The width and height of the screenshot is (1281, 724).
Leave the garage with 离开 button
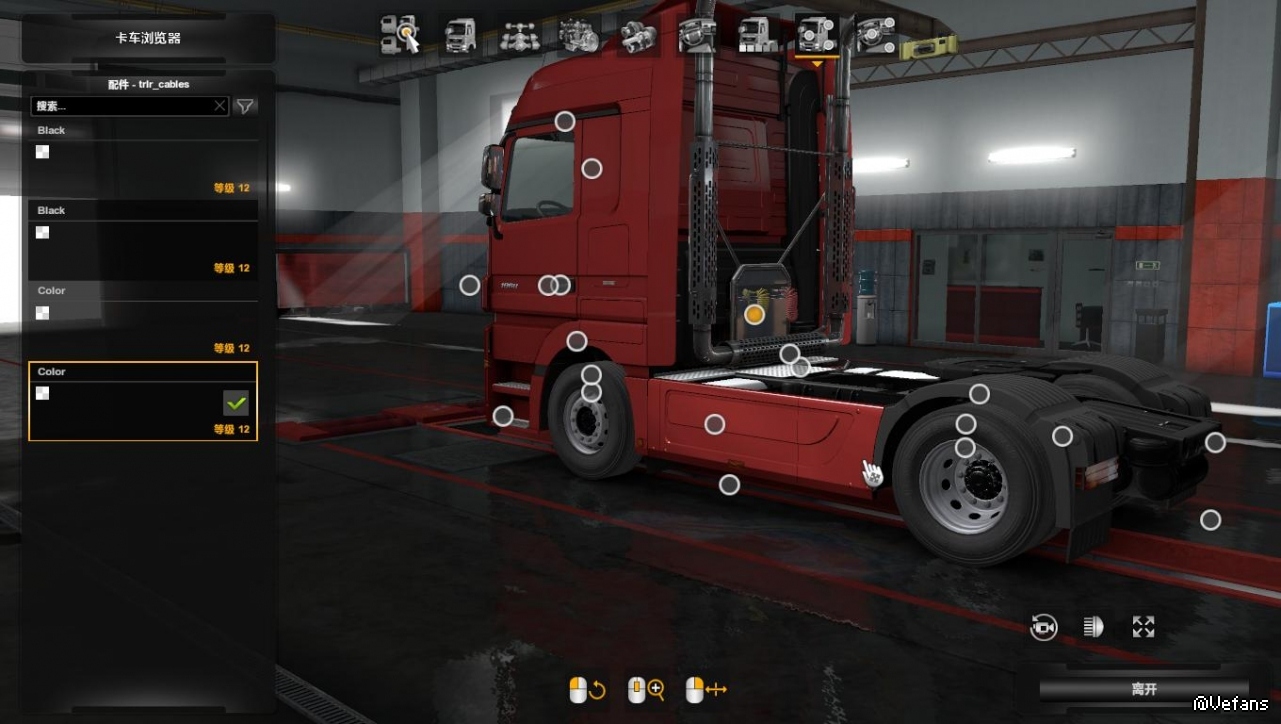pos(1144,689)
